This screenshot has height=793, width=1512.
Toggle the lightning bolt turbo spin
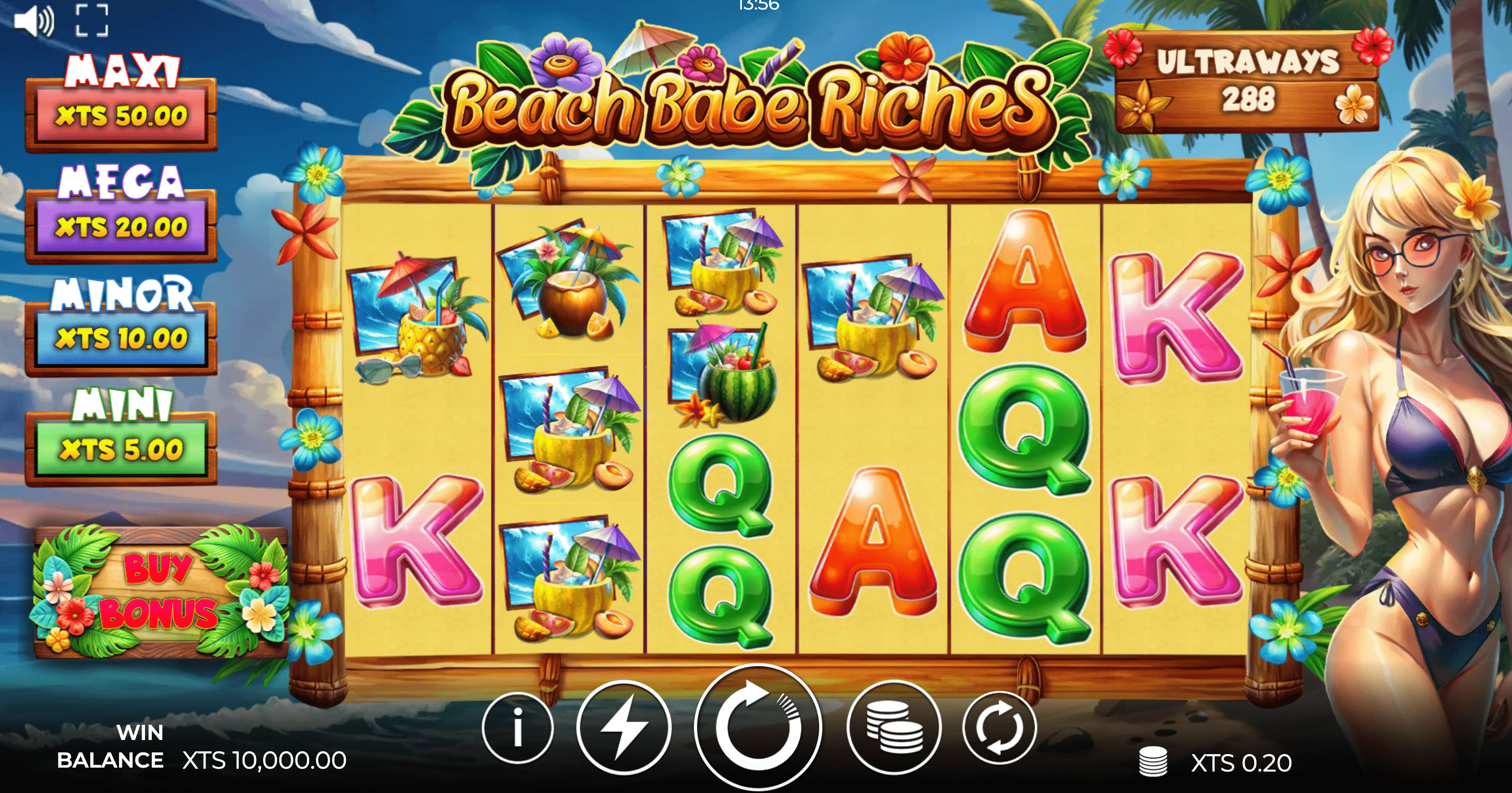pyautogui.click(x=624, y=728)
